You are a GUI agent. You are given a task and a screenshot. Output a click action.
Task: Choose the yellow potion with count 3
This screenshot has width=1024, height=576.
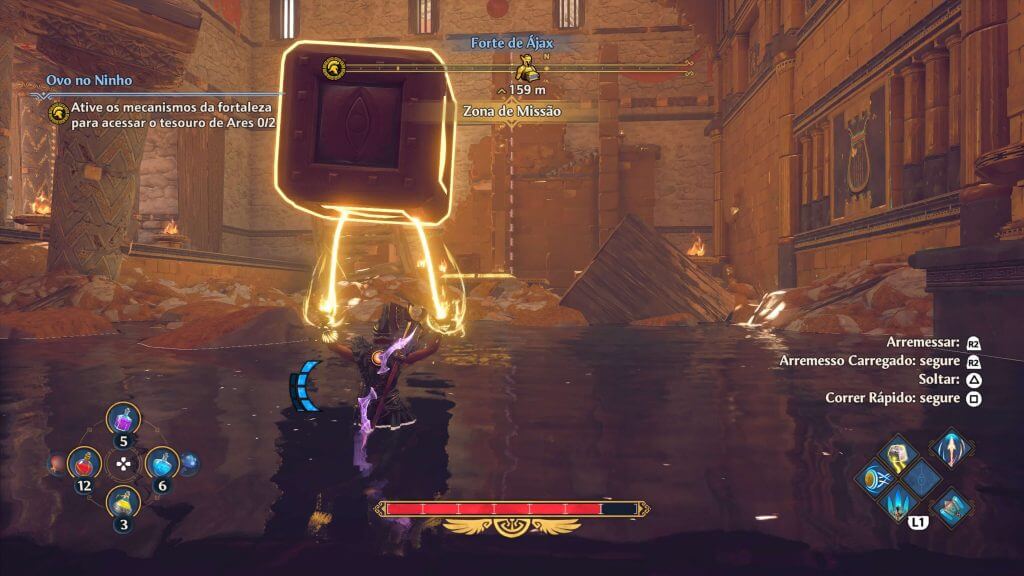pyautogui.click(x=122, y=502)
